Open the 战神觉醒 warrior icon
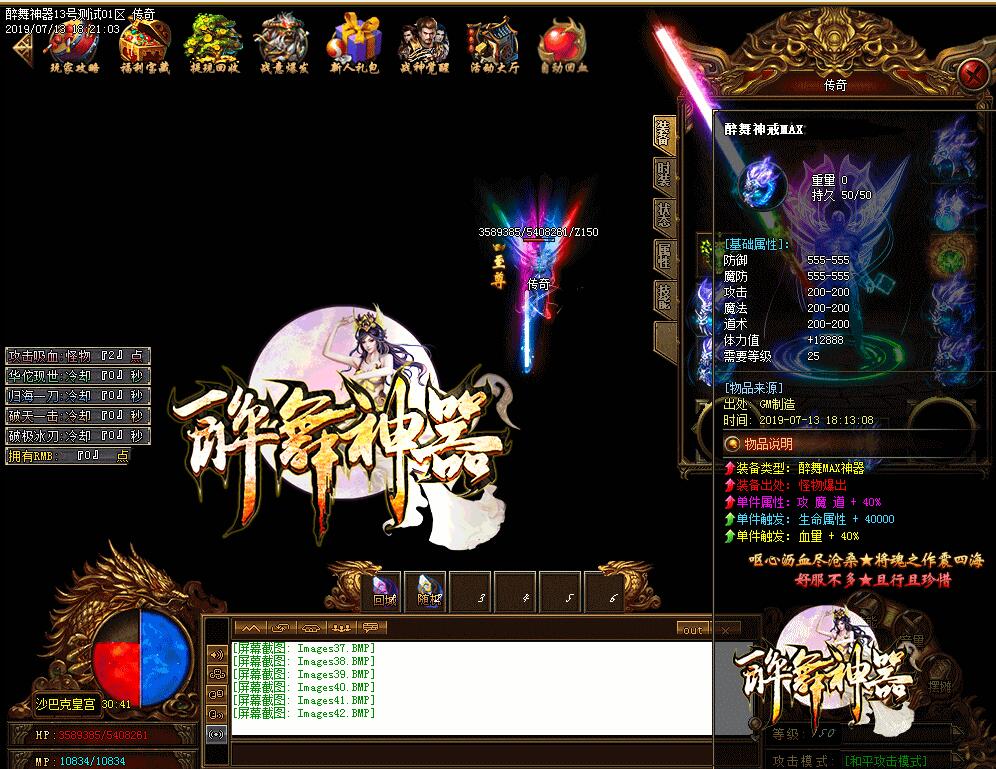996x769 pixels. coord(425,46)
